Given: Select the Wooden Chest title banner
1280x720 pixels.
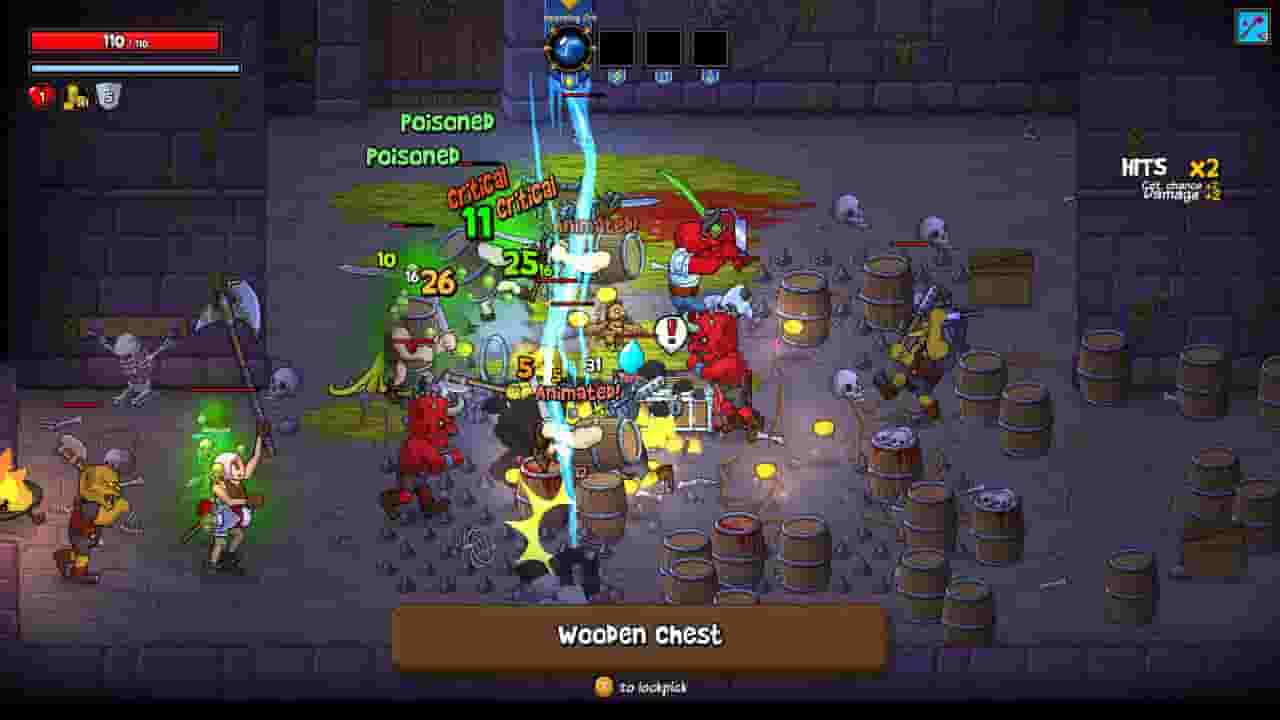Looking at the screenshot, I should tap(640, 635).
